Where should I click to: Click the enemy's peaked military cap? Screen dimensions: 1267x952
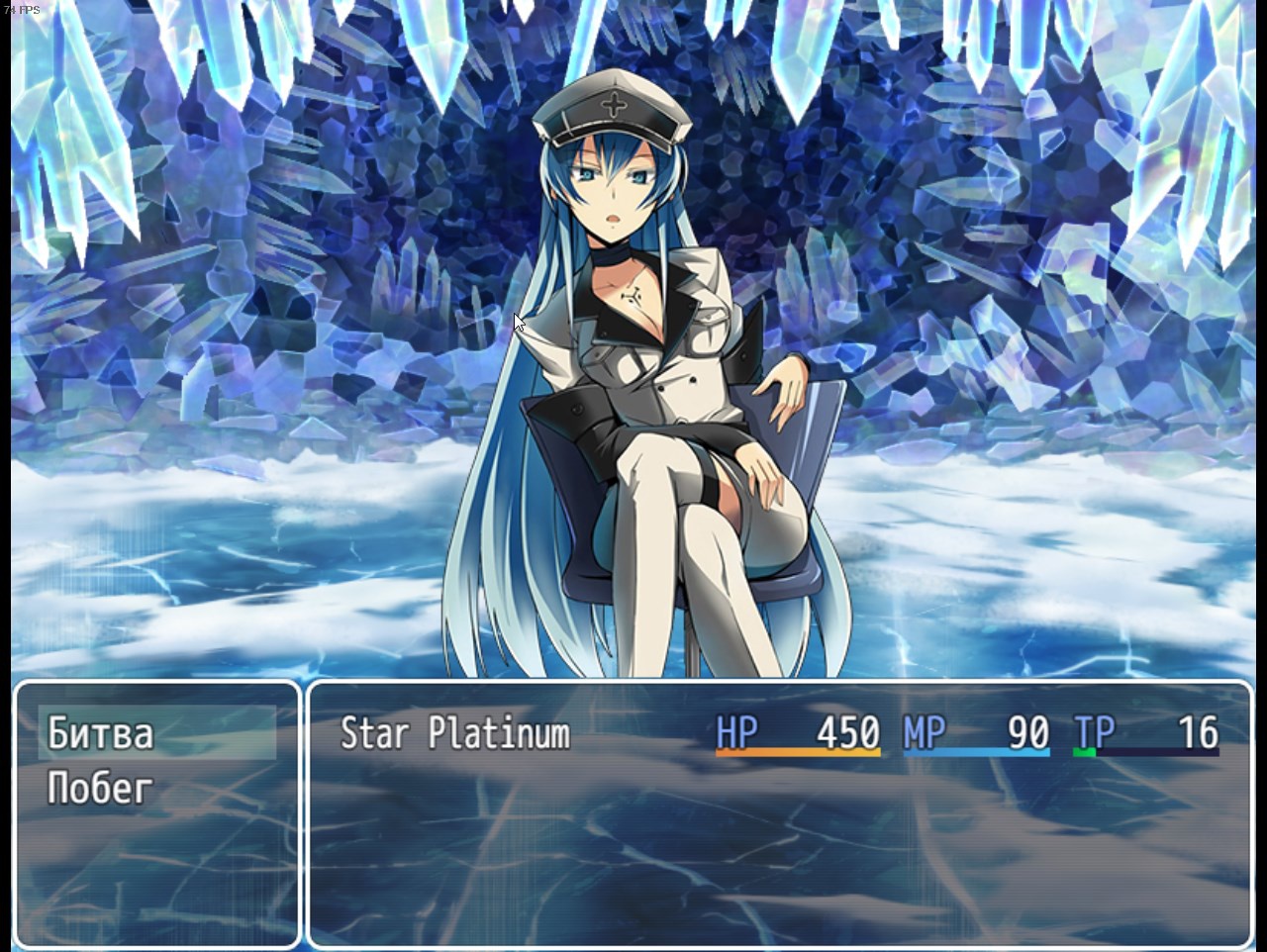(x=614, y=104)
